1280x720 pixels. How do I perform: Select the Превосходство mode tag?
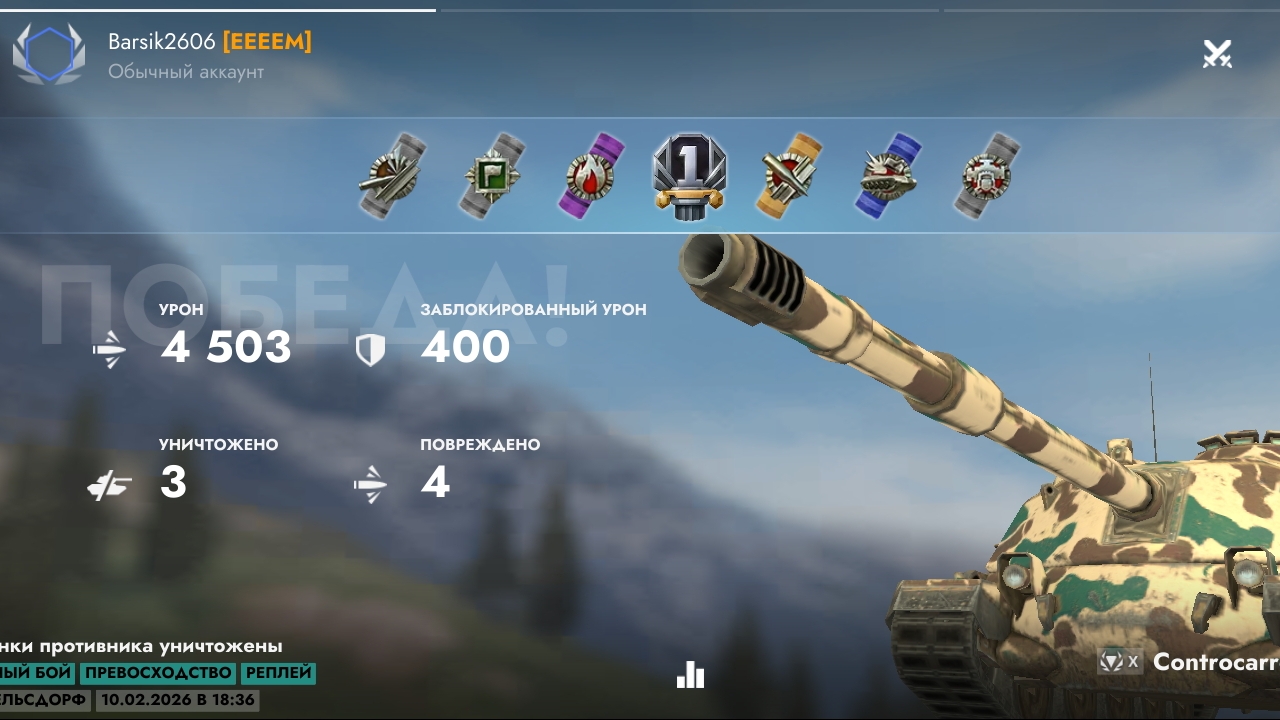158,673
